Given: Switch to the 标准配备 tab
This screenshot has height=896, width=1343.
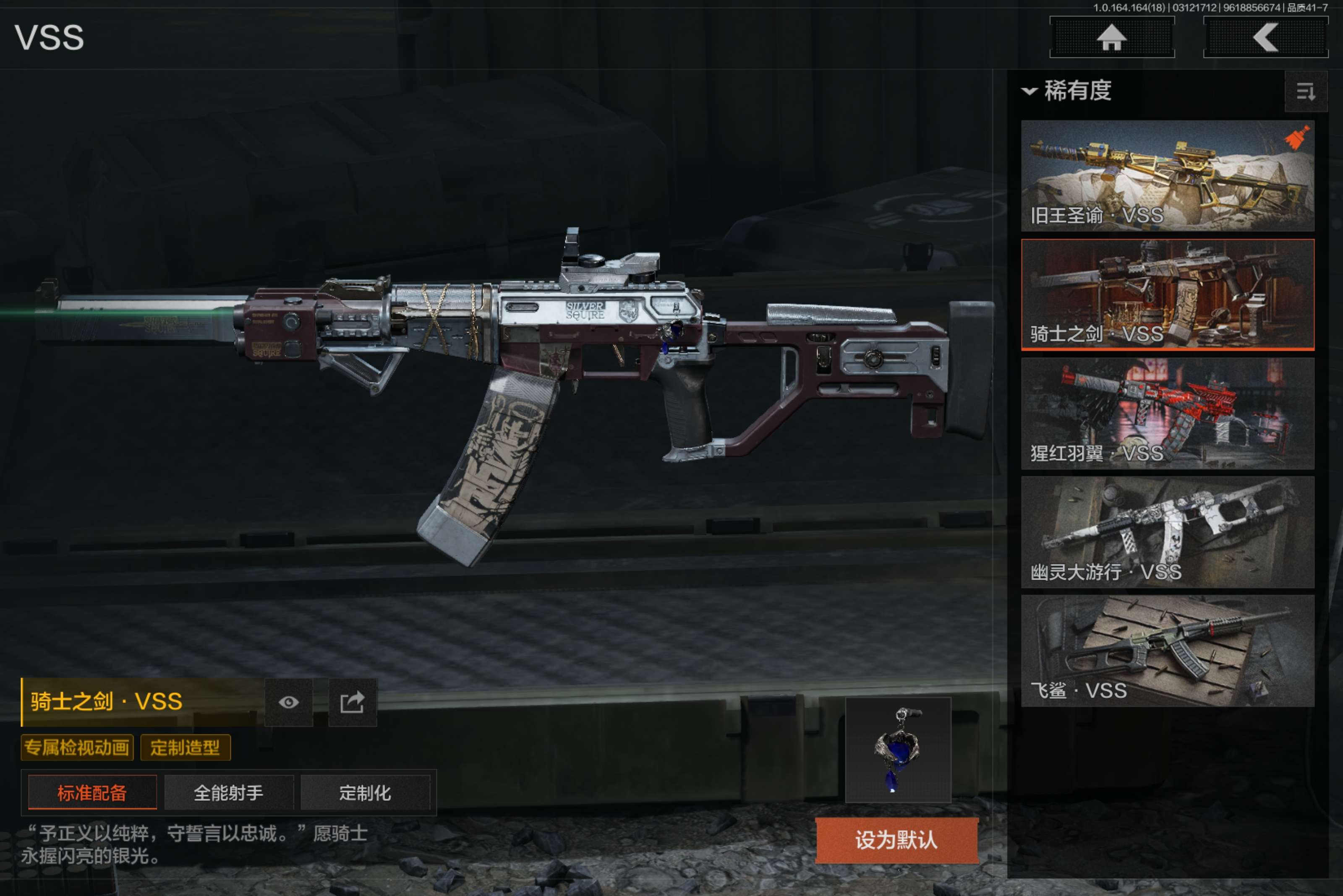Looking at the screenshot, I should pyautogui.click(x=92, y=792).
